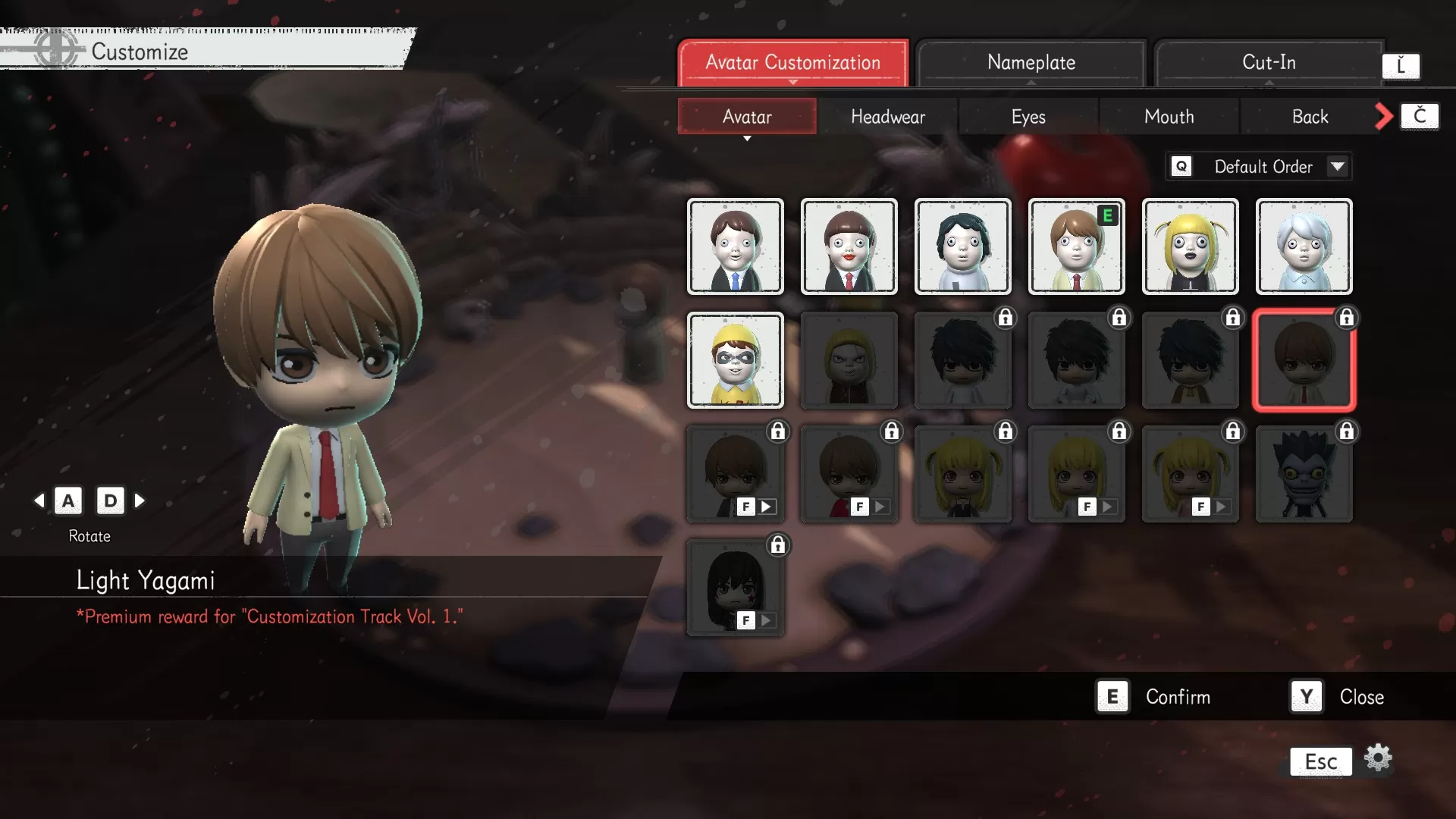The image size is (1456, 819).
Task: Switch to the Headwear category
Action: pyautogui.click(x=888, y=116)
